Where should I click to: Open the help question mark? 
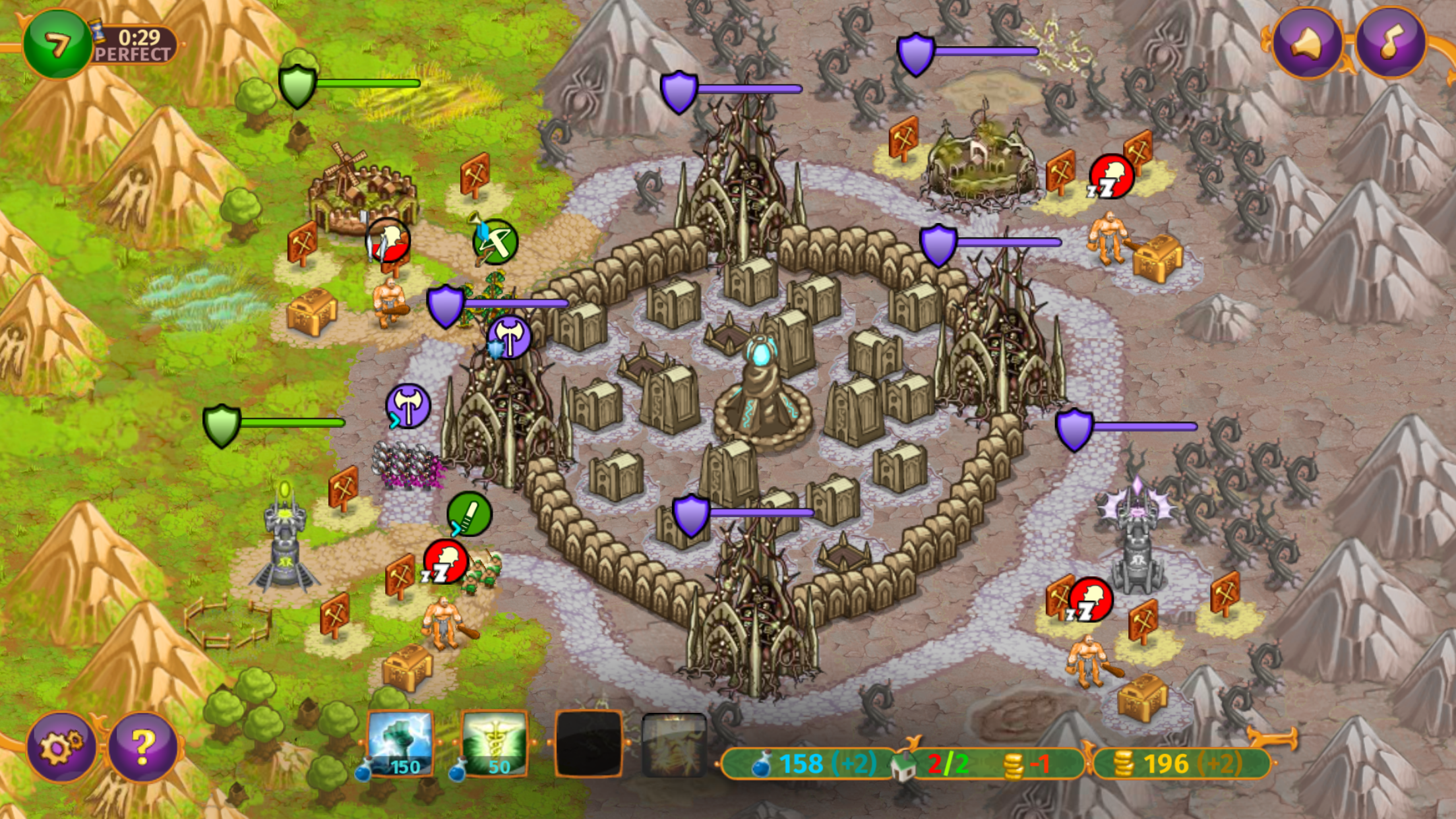point(138,747)
